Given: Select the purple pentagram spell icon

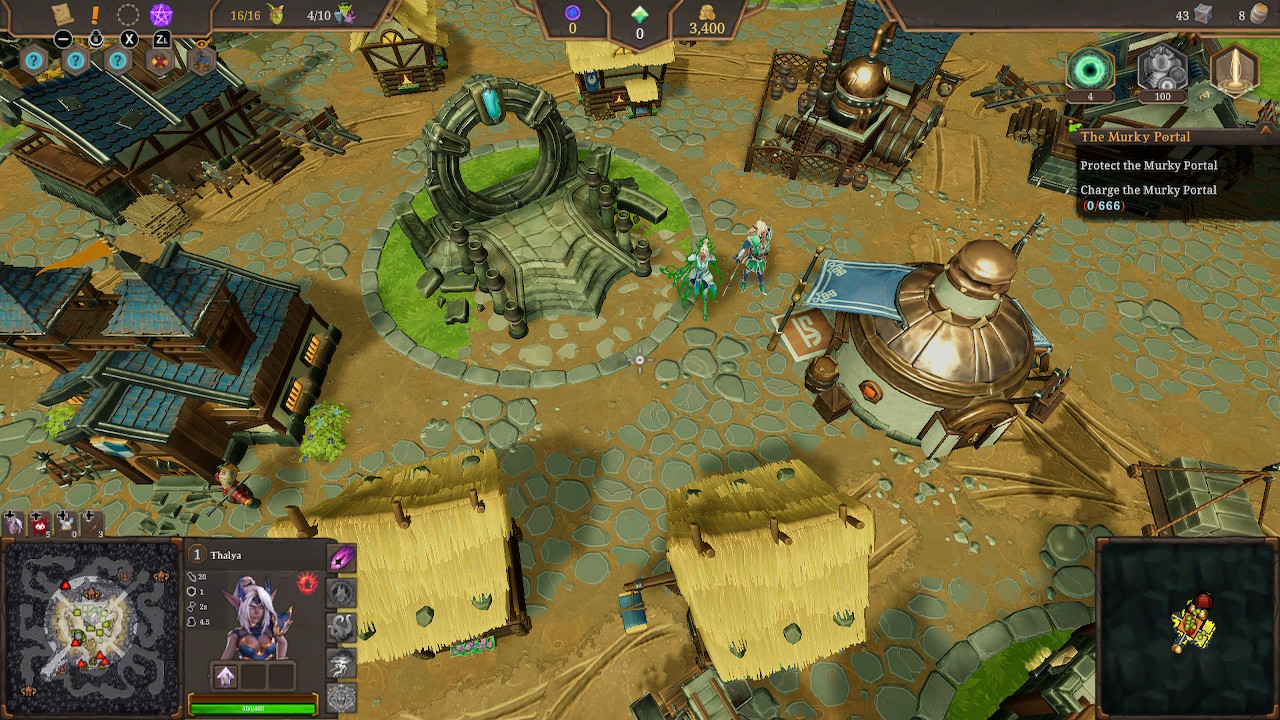Looking at the screenshot, I should coord(161,14).
